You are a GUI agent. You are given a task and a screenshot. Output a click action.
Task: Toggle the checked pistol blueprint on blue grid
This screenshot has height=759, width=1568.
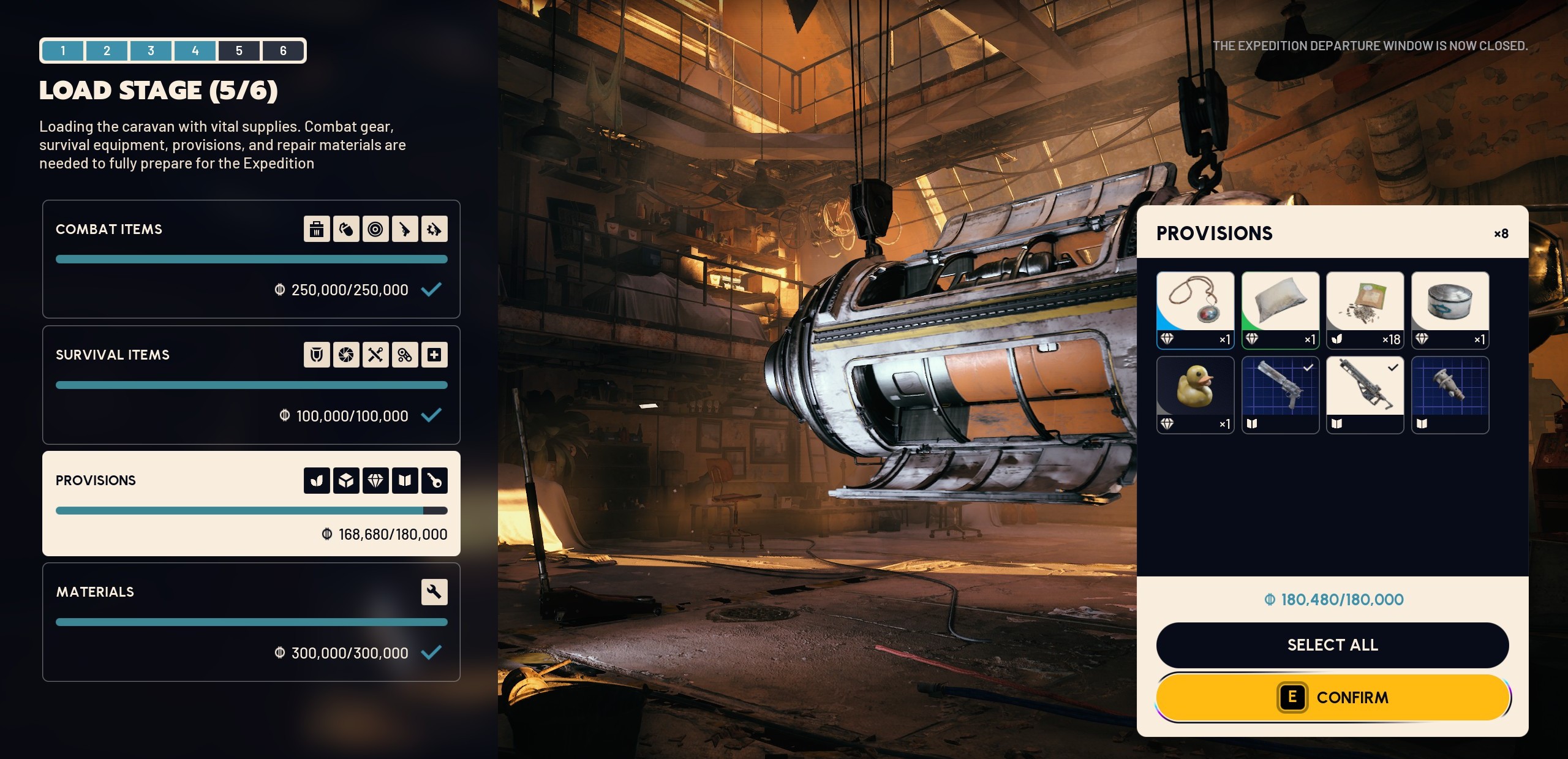[x=1280, y=395]
